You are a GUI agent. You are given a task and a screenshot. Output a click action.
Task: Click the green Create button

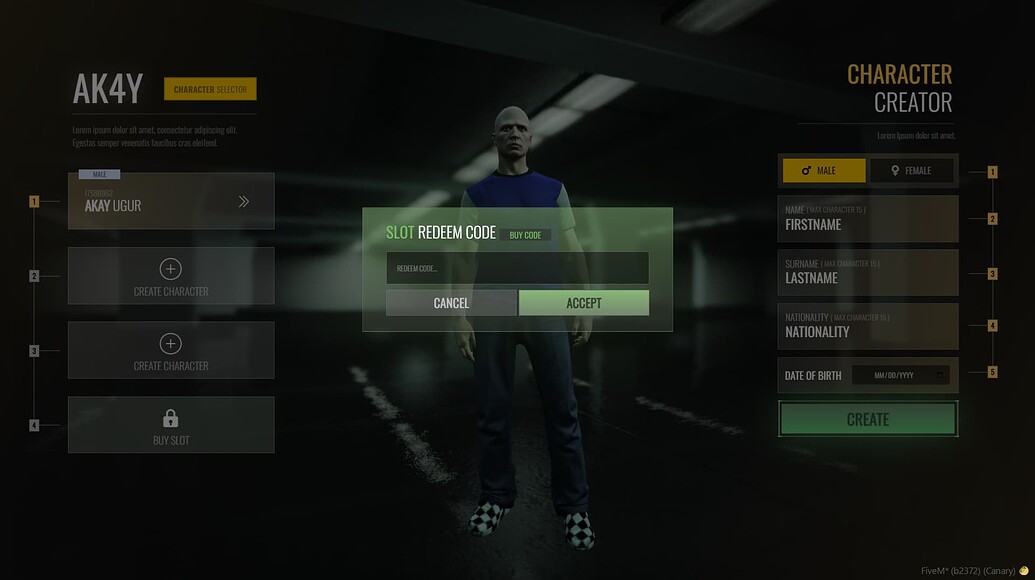pos(868,420)
